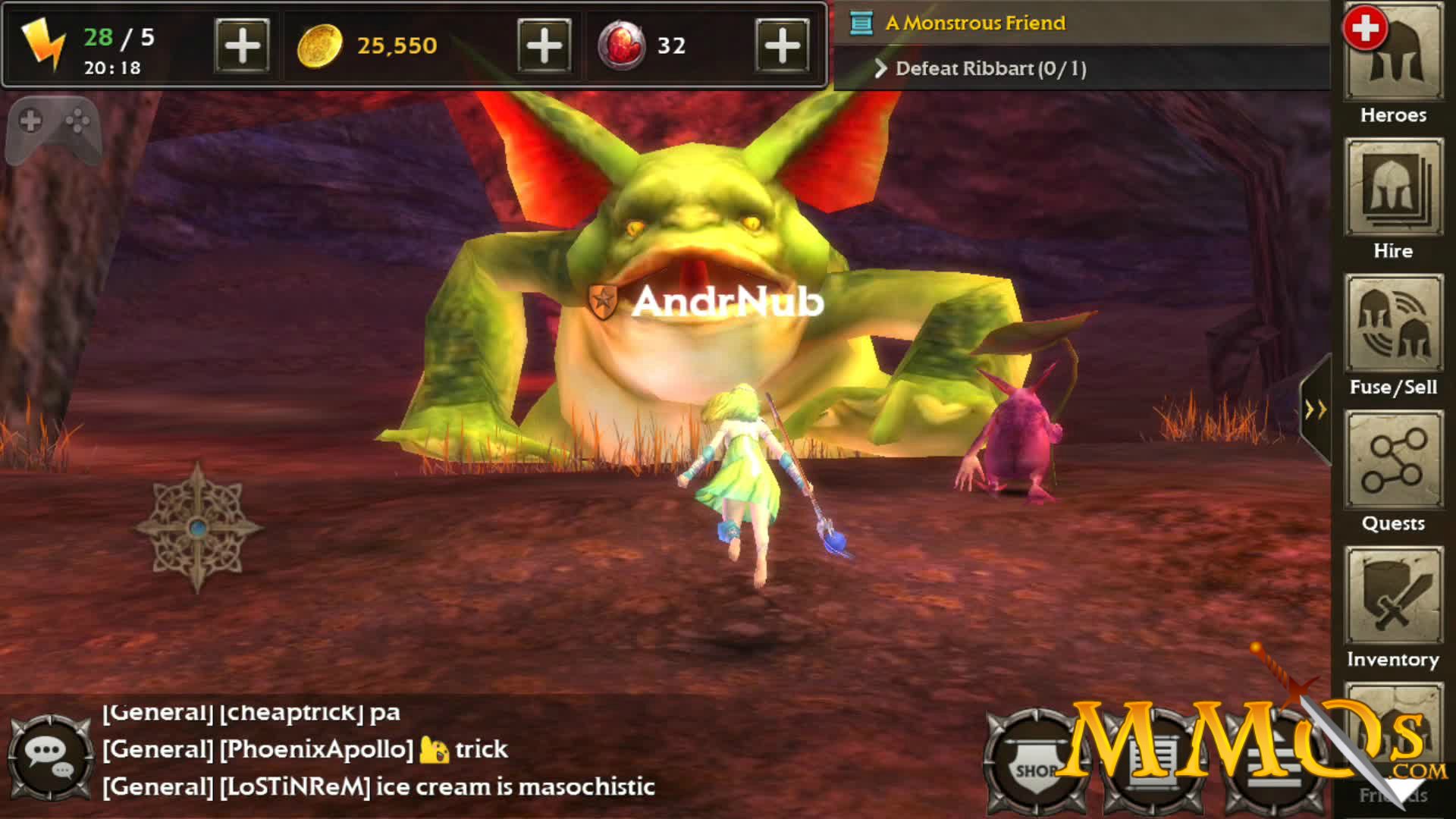Image resolution: width=1456 pixels, height=819 pixels.
Task: Select the red gem currency icon
Action: point(622,45)
